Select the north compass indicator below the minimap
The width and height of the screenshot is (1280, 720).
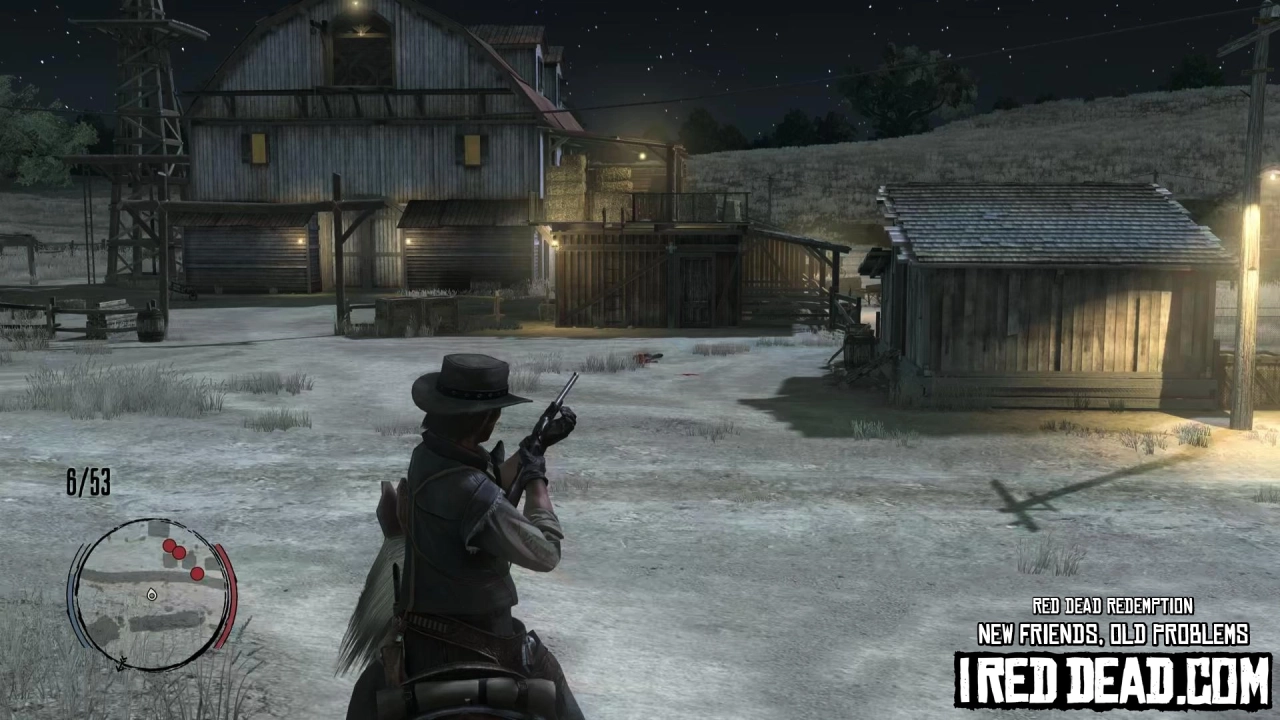click(x=121, y=663)
